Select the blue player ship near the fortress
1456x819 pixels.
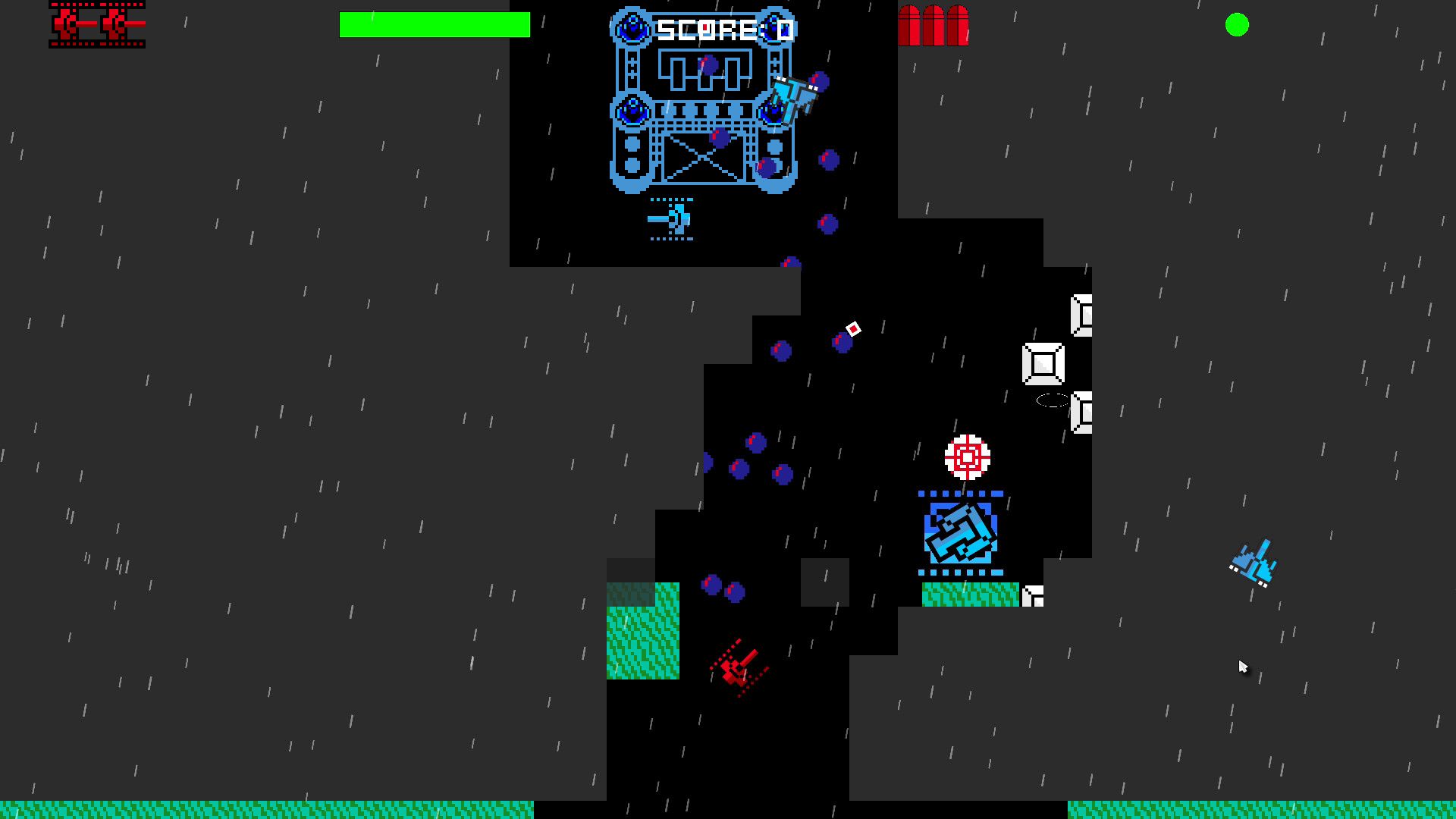click(792, 95)
